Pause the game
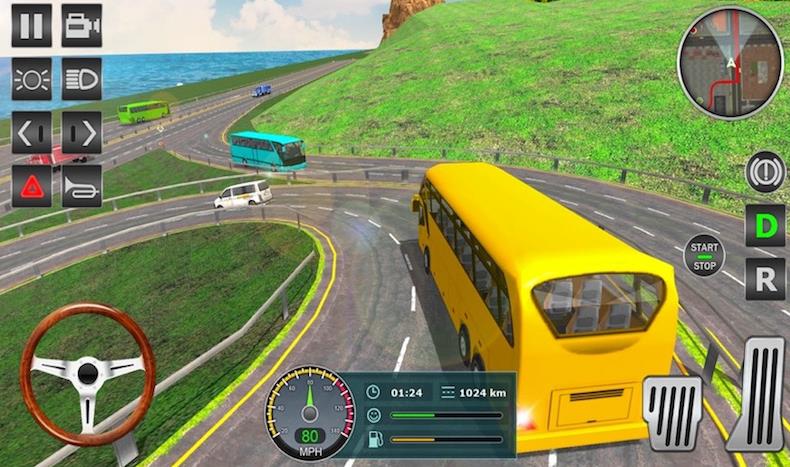Image resolution: width=790 pixels, height=467 pixels. (31, 25)
